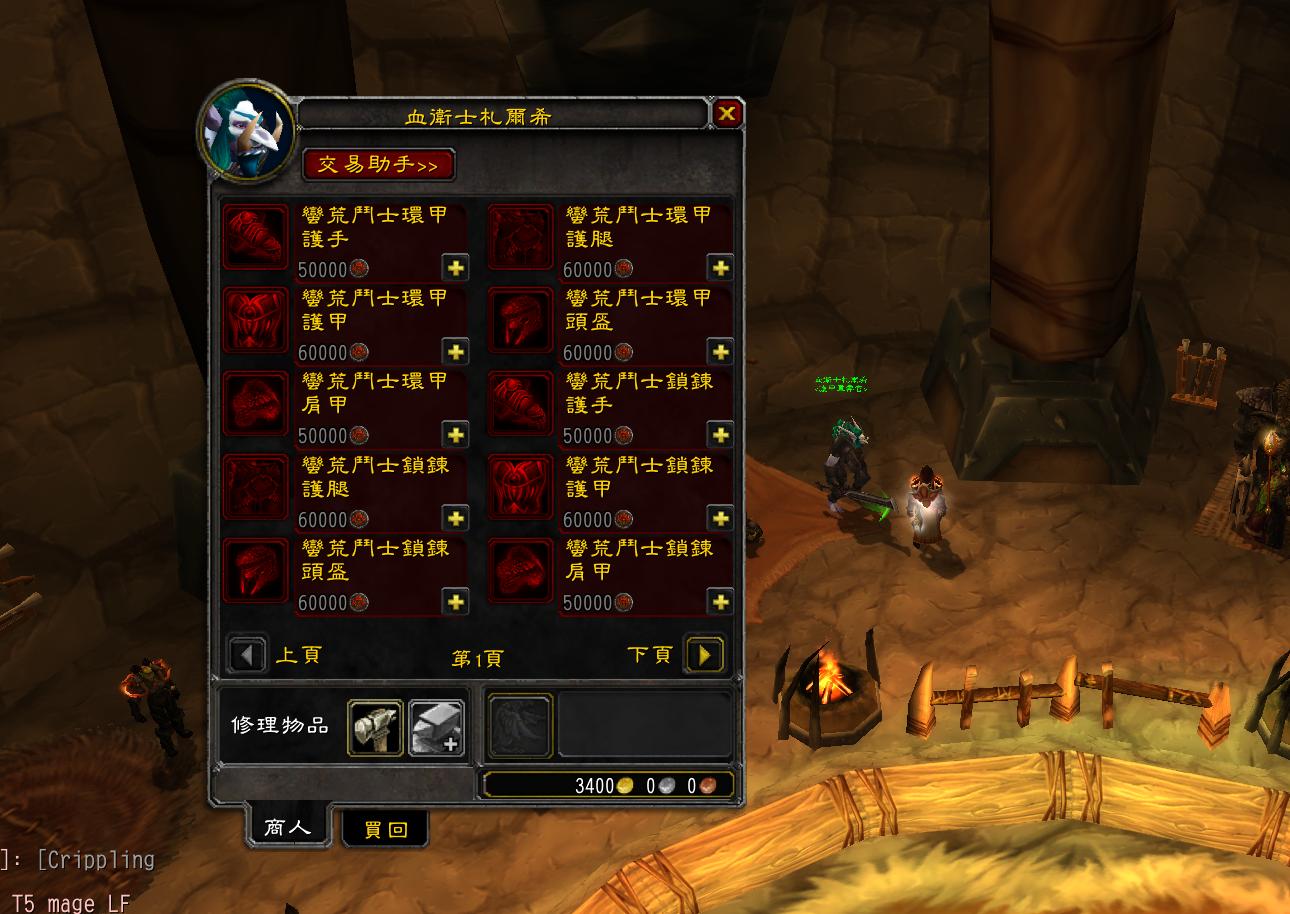
Task: Increase purchase quantity for 蠻荒鬥士環甲護手
Action: [457, 268]
